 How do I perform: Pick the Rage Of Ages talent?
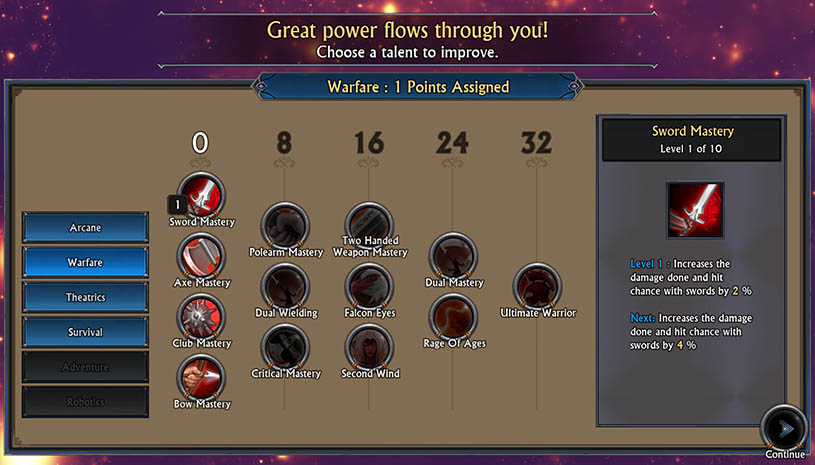(453, 317)
